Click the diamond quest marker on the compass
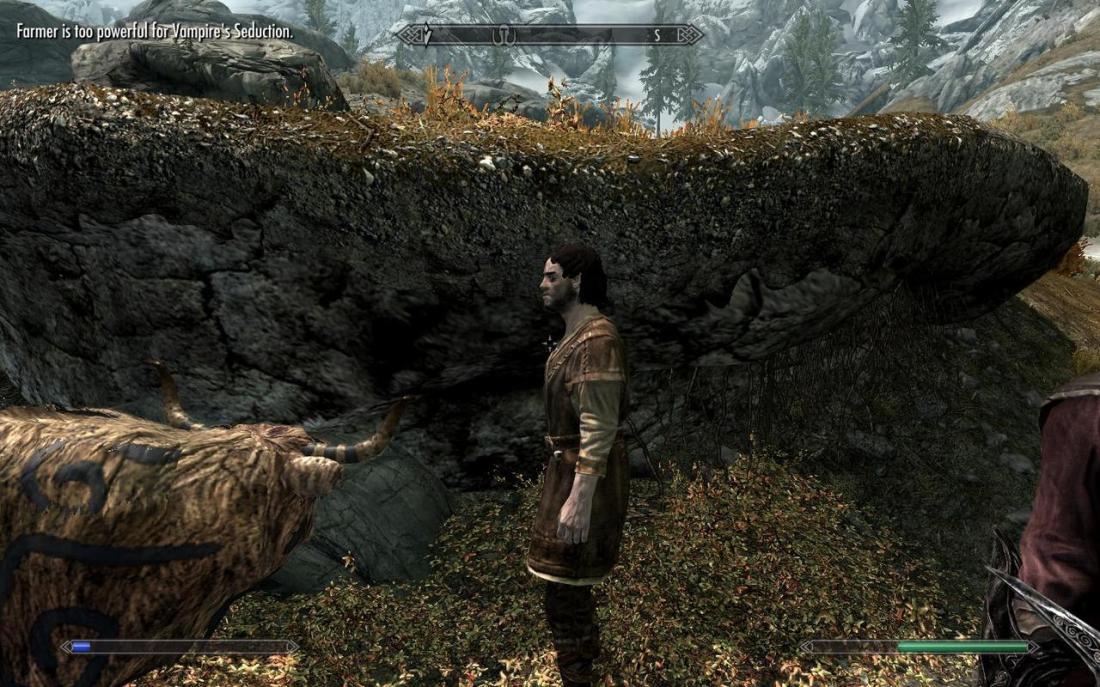Image resolution: width=1100 pixels, height=687 pixels. click(427, 35)
